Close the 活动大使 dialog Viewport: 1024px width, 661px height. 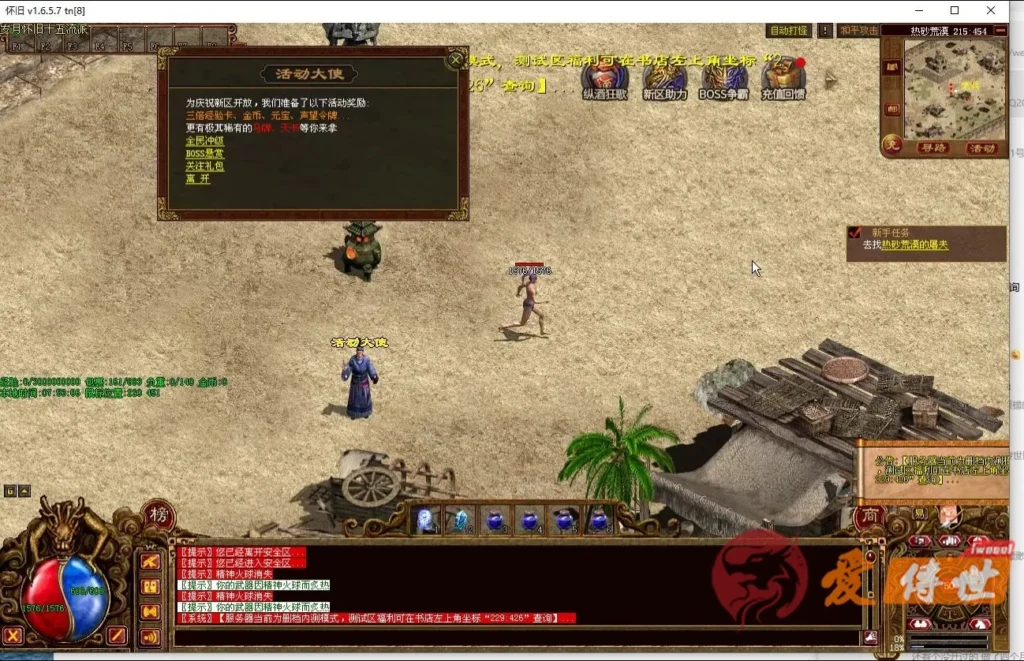tap(456, 58)
